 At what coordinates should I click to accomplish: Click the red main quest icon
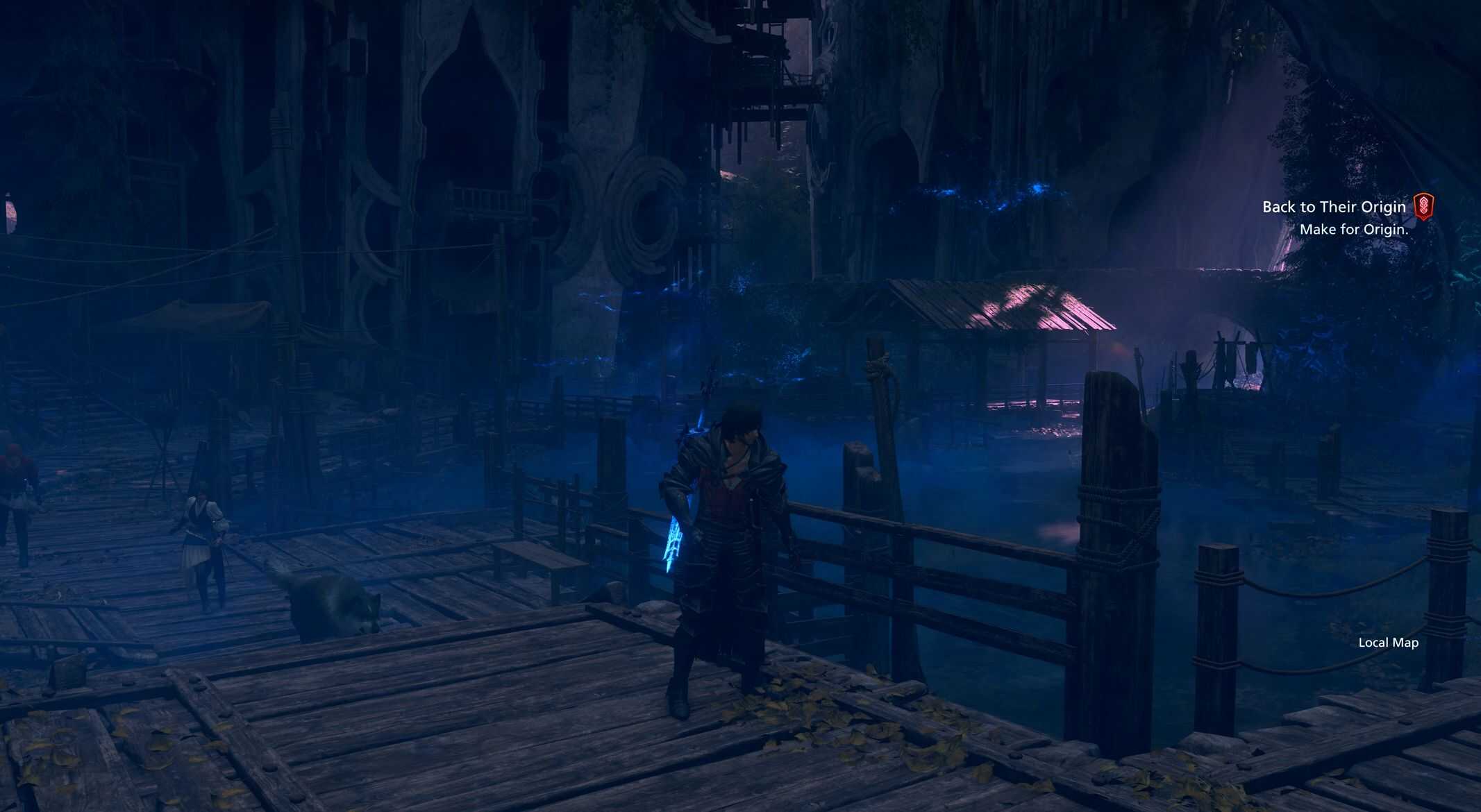pyautogui.click(x=1423, y=207)
